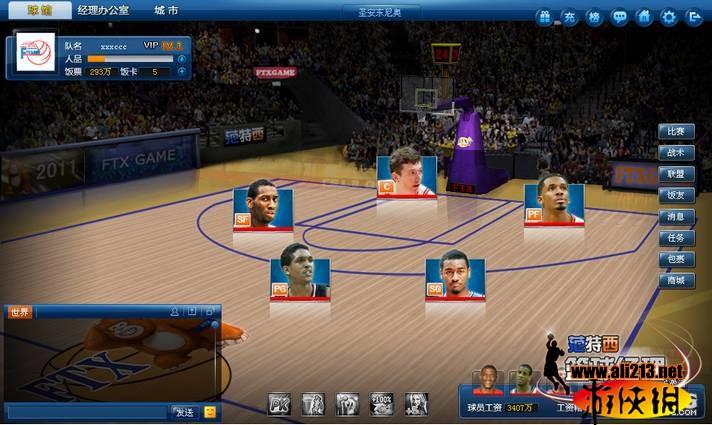Open the 联盟 (League) menu

coord(677,174)
